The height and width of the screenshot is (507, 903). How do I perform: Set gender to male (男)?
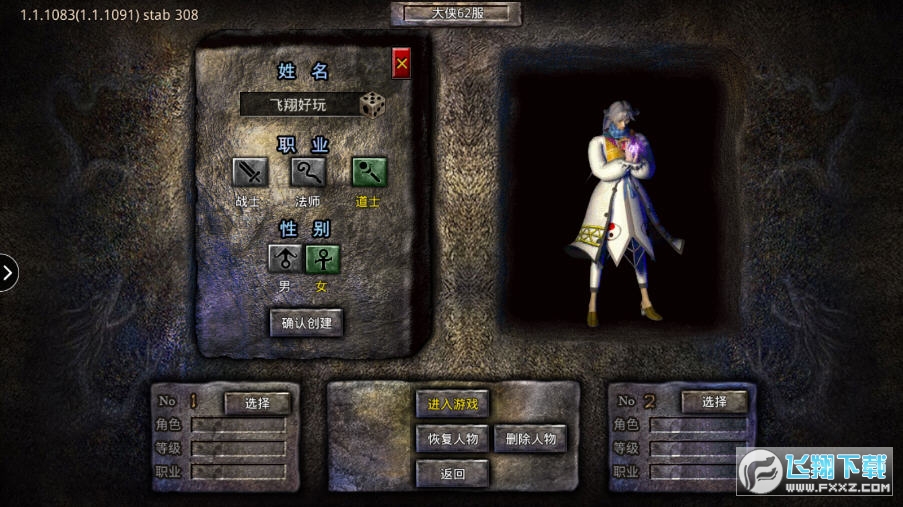pyautogui.click(x=285, y=259)
